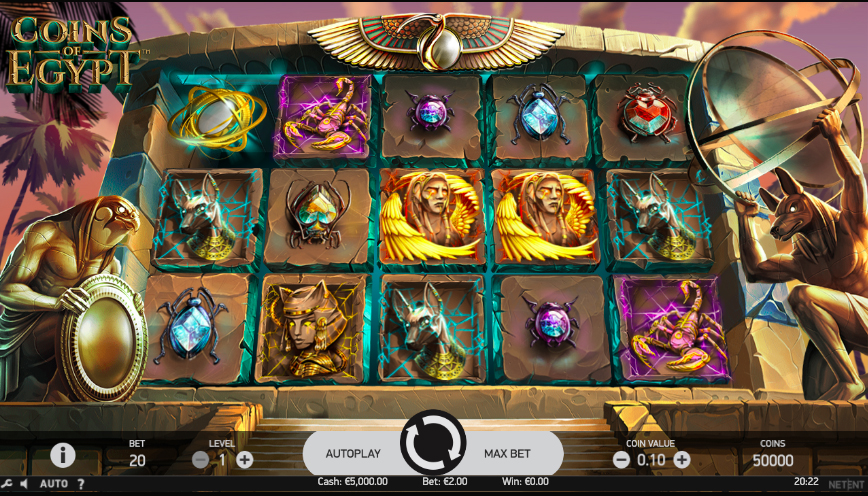Open the paytable info button
This screenshot has height=496, width=868.
pyautogui.click(x=63, y=455)
